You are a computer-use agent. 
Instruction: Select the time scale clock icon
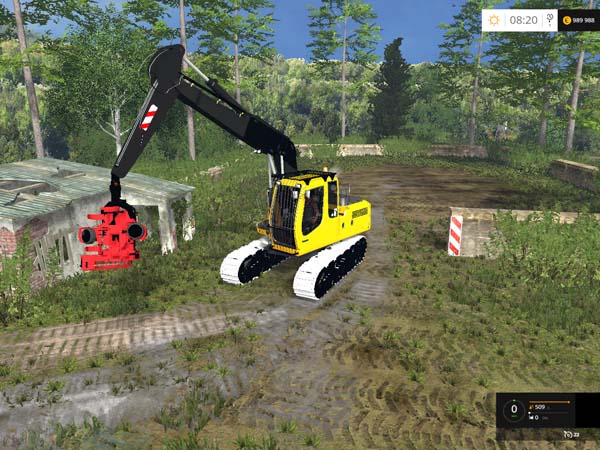[548, 19]
